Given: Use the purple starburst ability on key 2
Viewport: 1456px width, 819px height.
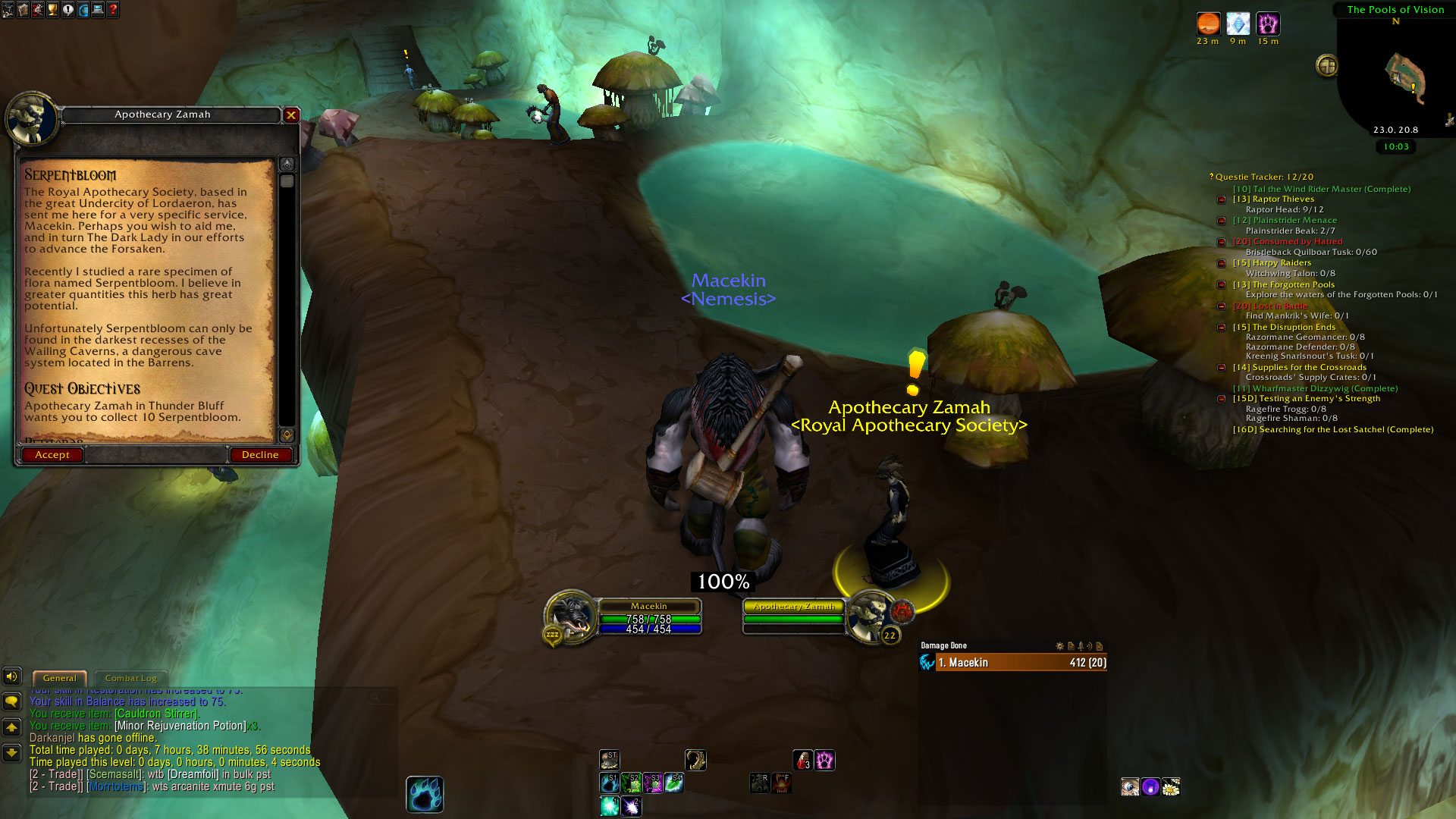Looking at the screenshot, I should click(630, 807).
